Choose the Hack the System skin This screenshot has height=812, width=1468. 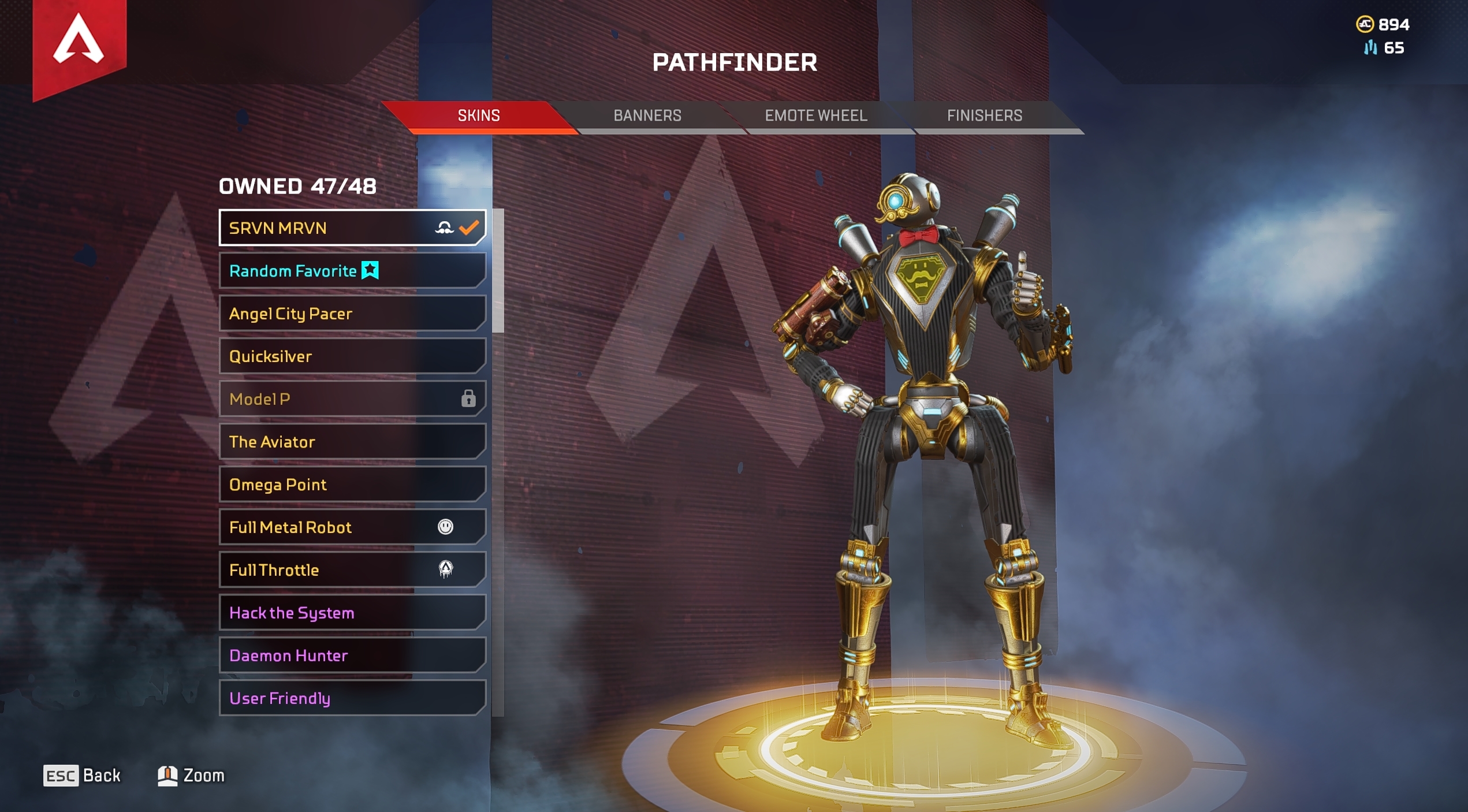coord(352,613)
